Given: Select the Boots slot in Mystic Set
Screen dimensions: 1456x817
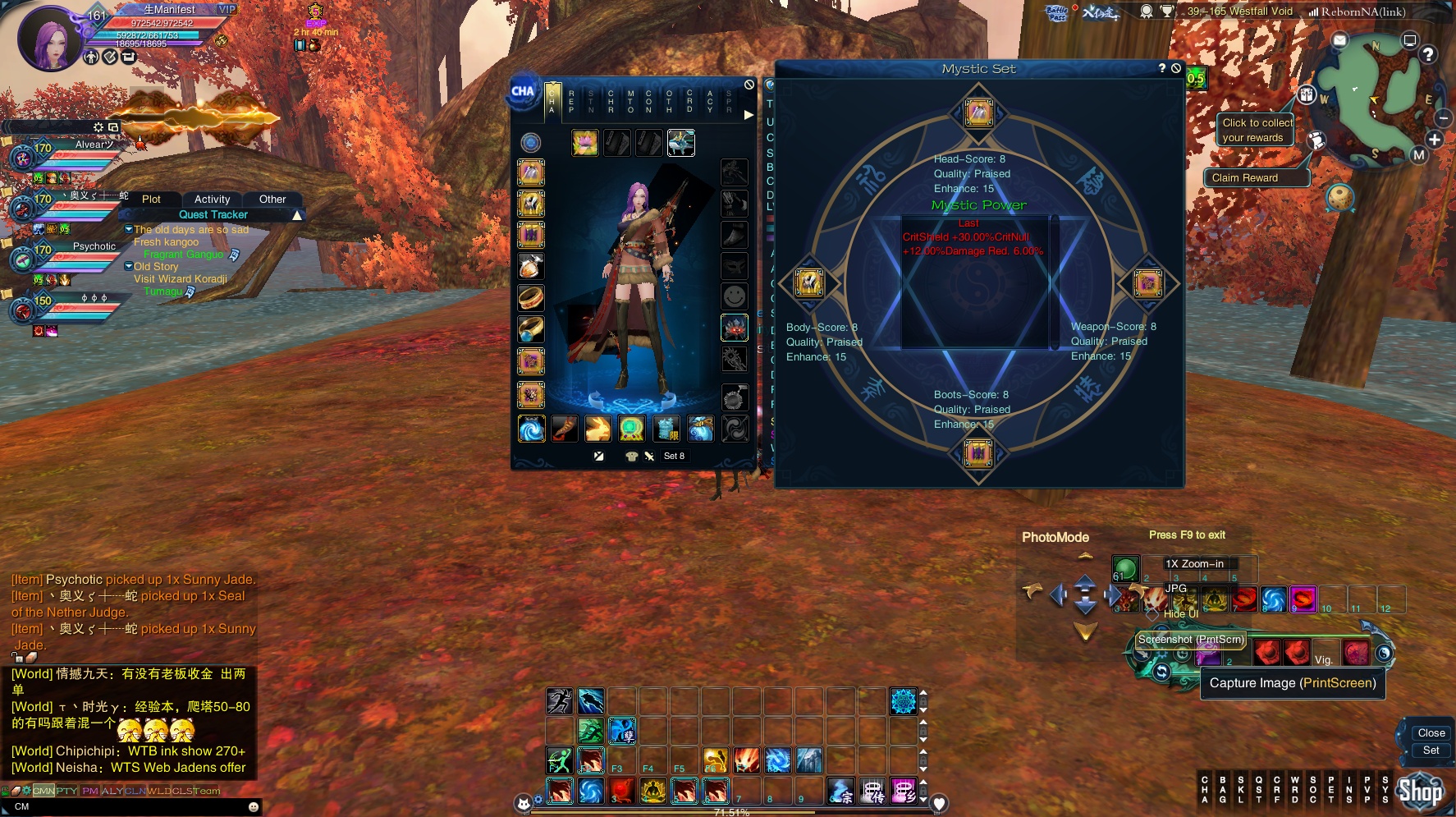Looking at the screenshot, I should [978, 452].
